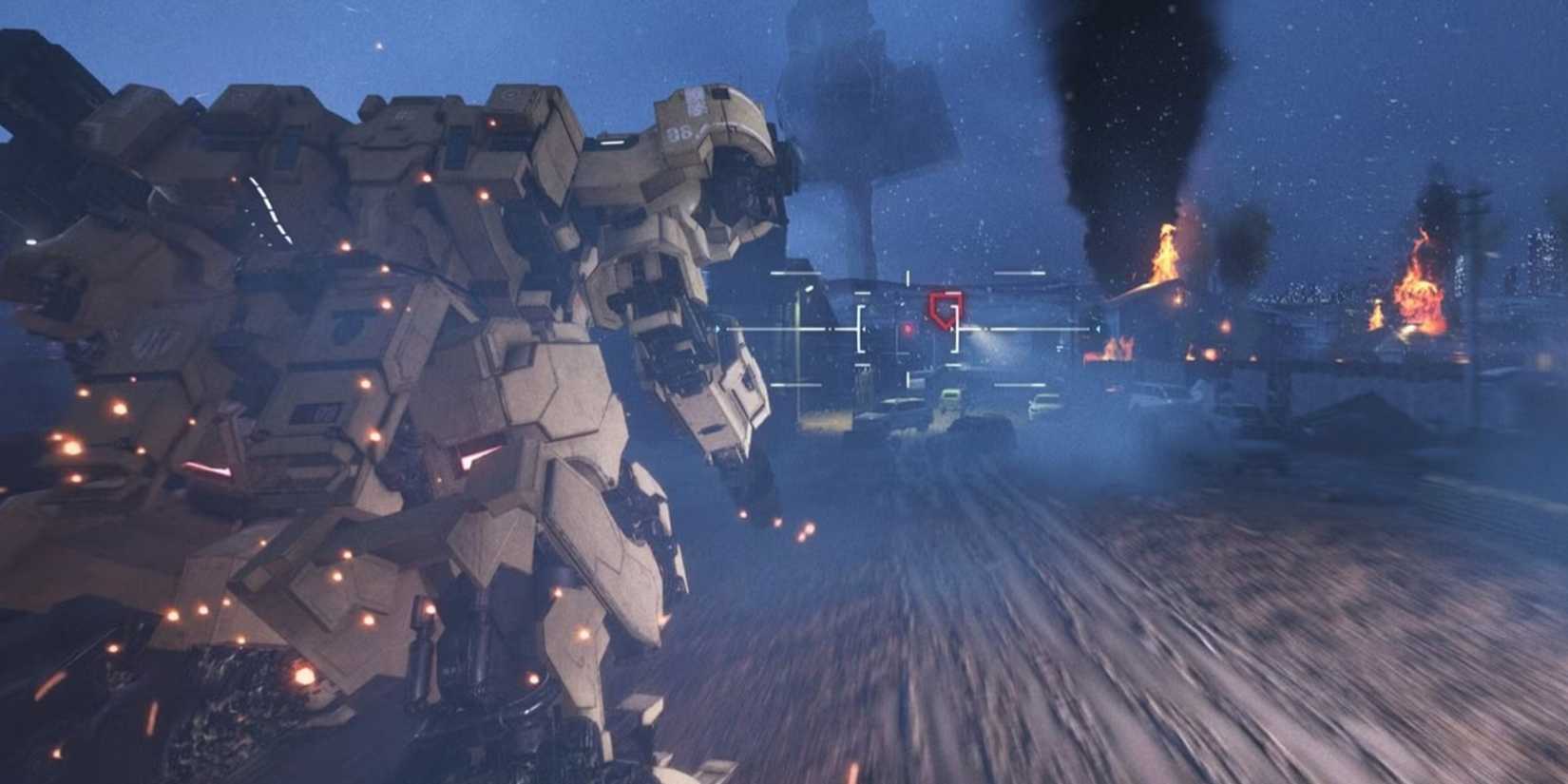This screenshot has height=784, width=1568.
Task: Click the left arrow marker on the crosshair line
Action: point(830,329)
